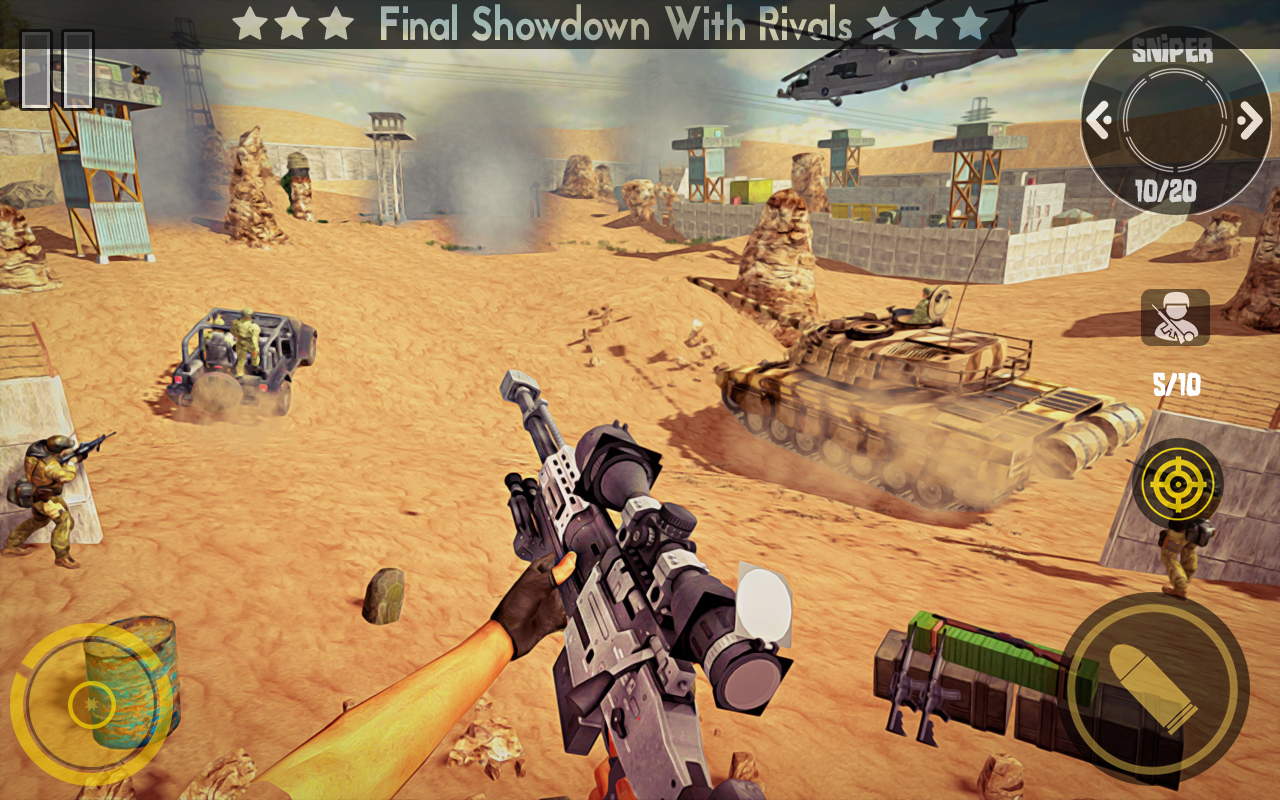Click the yellow movement joystick
The height and width of the screenshot is (800, 1280).
point(91,704)
